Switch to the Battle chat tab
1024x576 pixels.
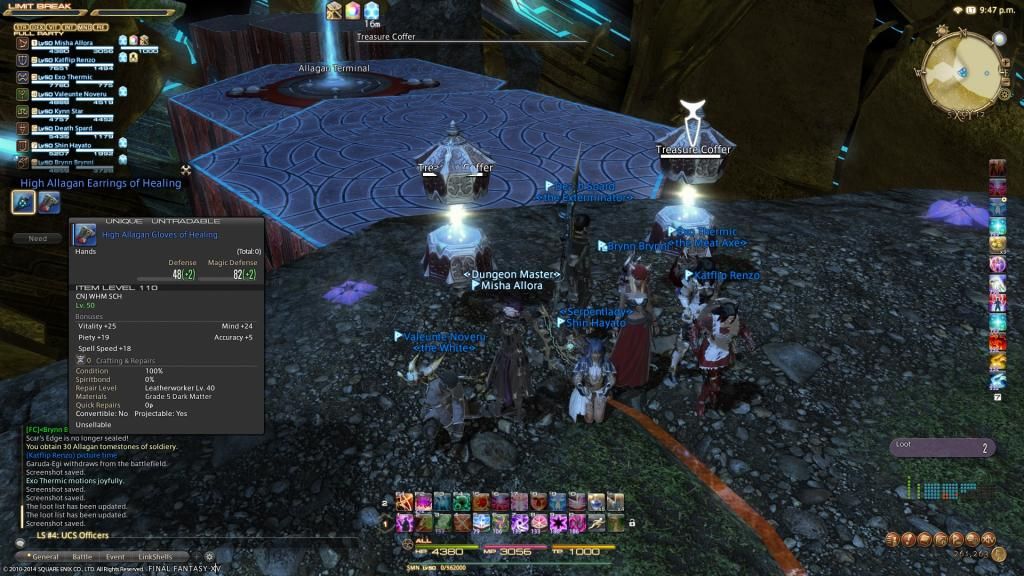(x=82, y=557)
